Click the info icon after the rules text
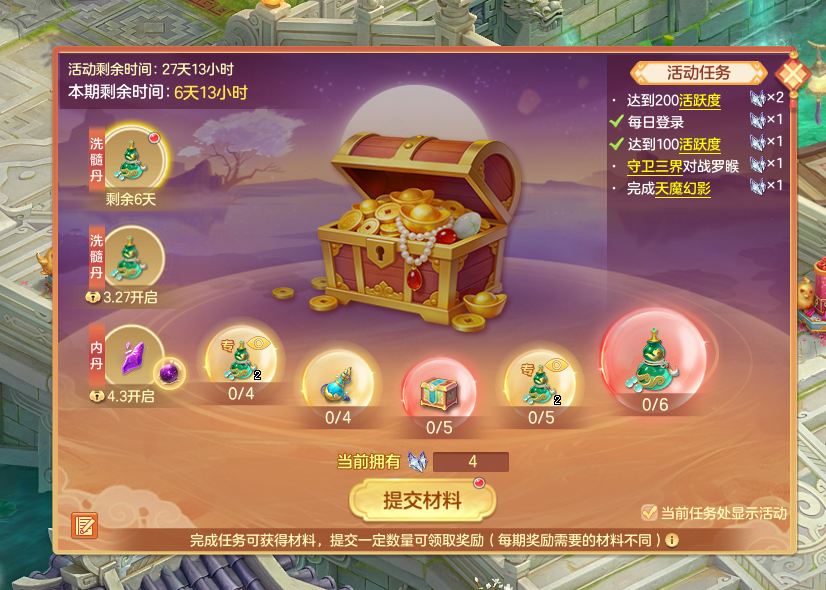The image size is (826, 590). point(672,540)
